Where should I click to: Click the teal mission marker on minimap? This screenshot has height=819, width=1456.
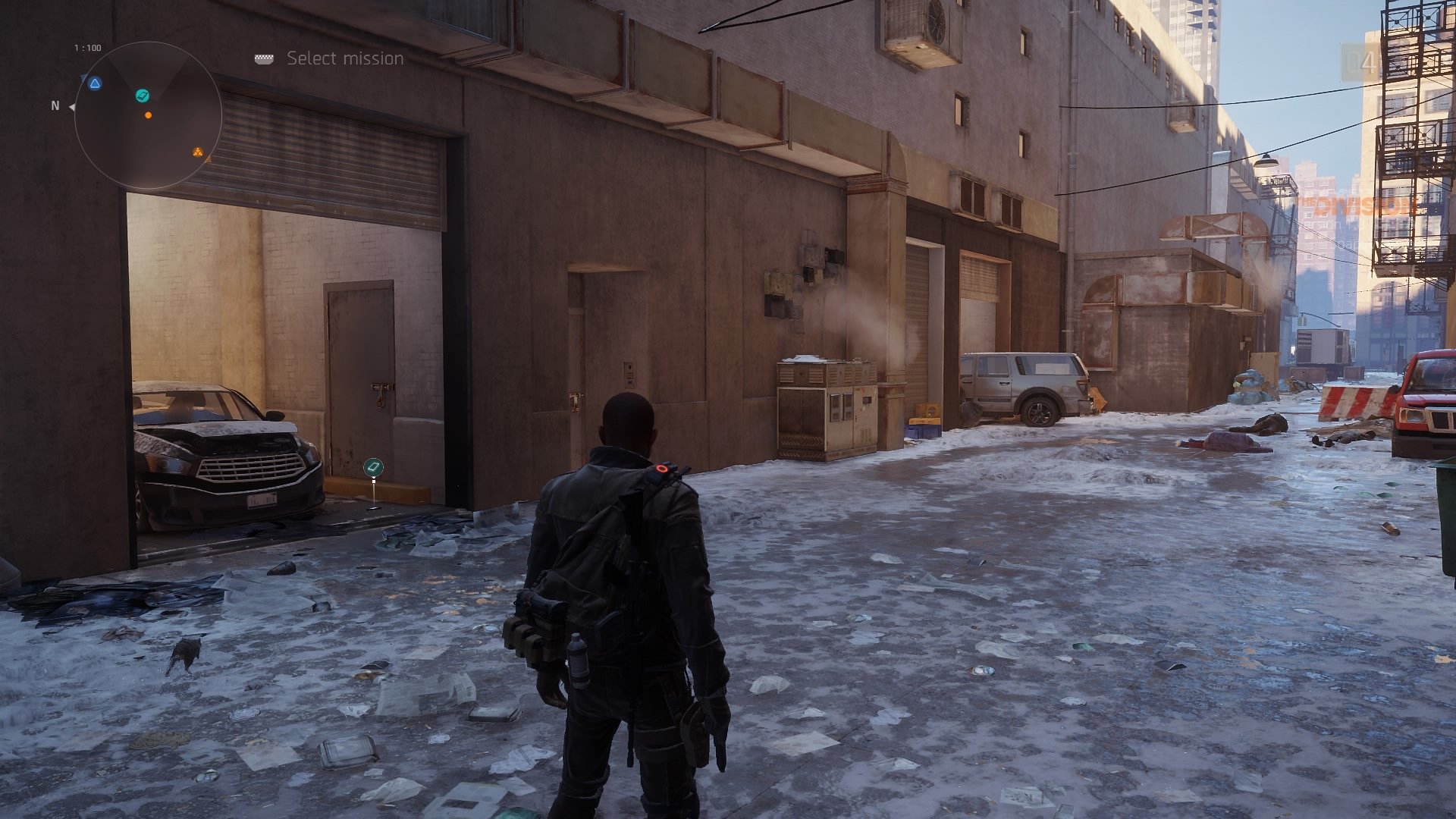click(x=142, y=96)
